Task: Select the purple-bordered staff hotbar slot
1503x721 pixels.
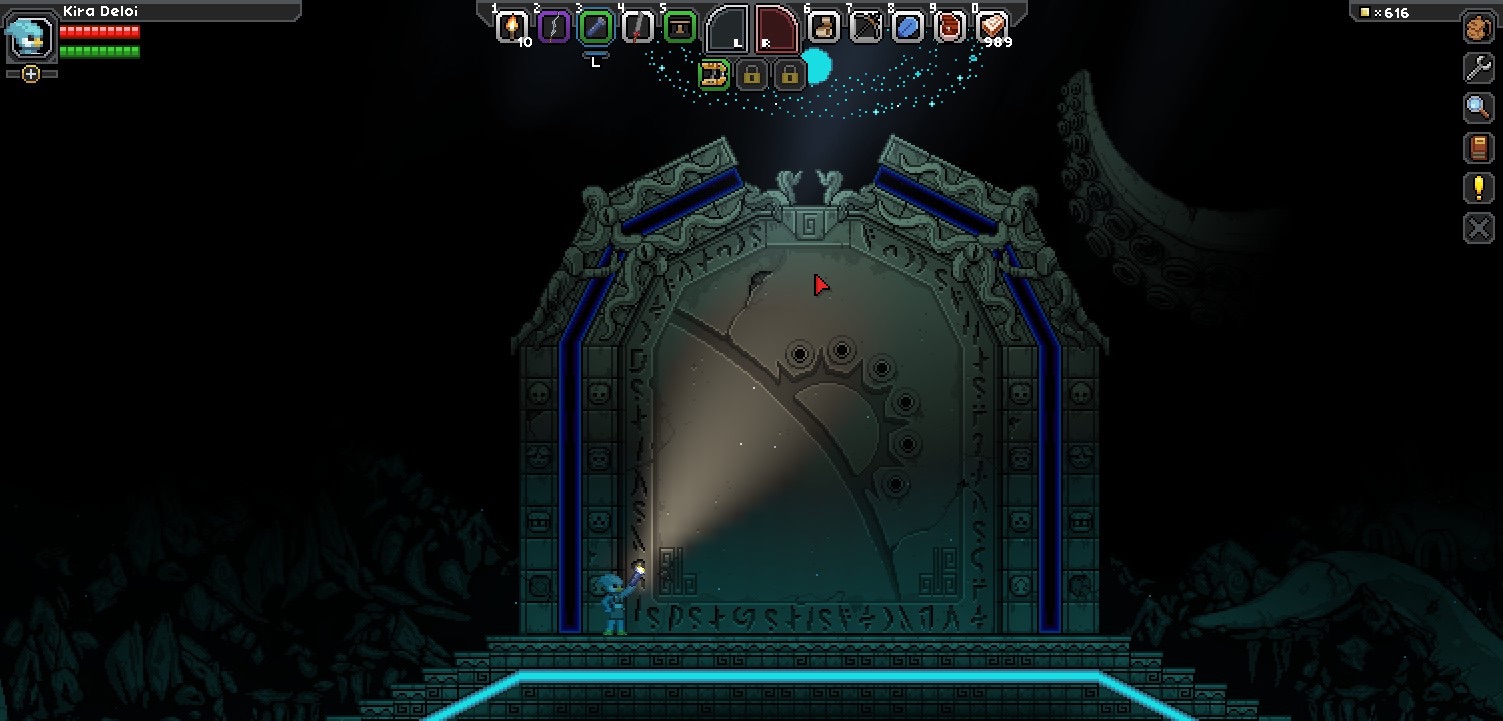Action: tap(554, 26)
